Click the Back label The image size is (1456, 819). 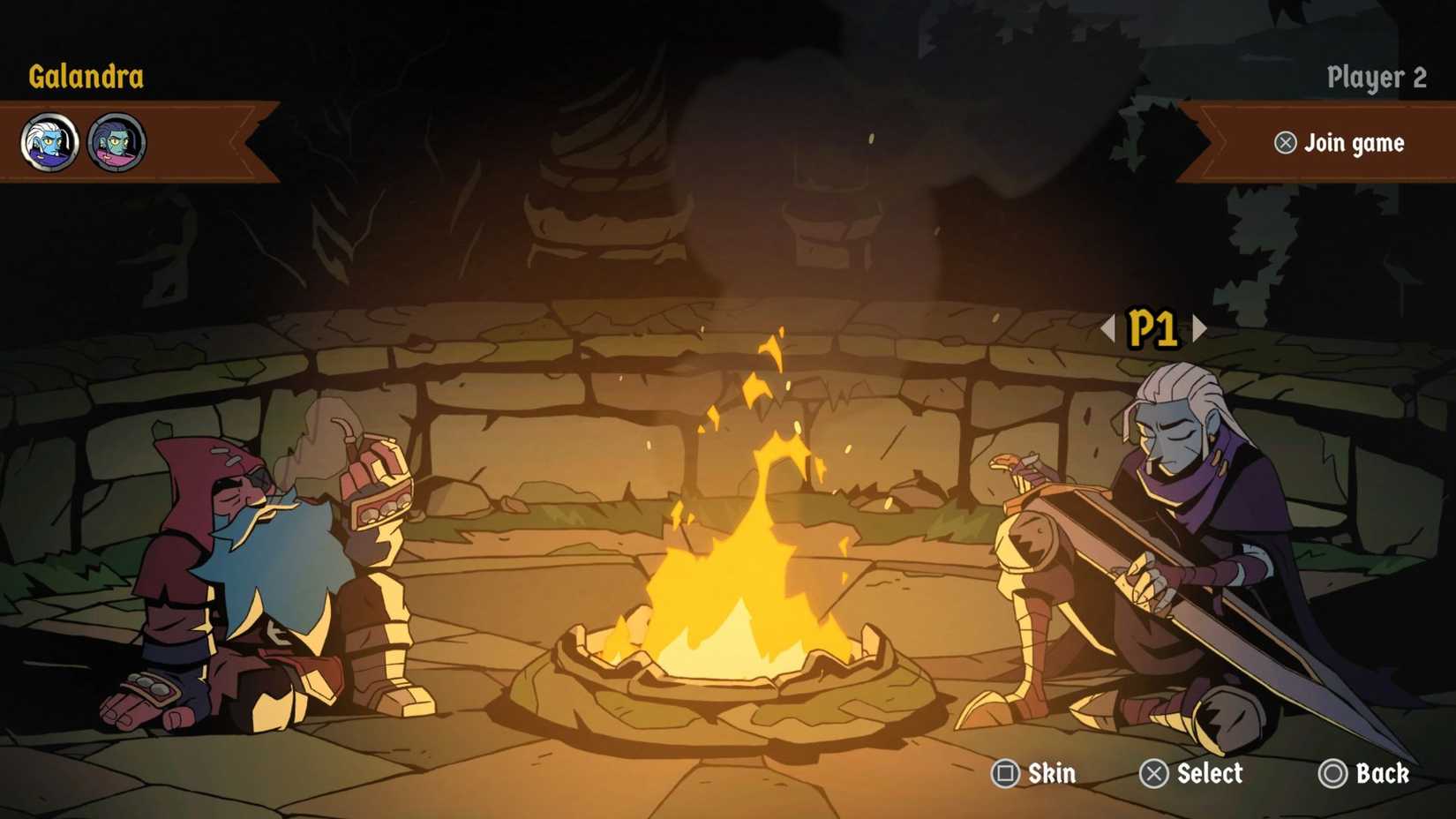pos(1378,774)
